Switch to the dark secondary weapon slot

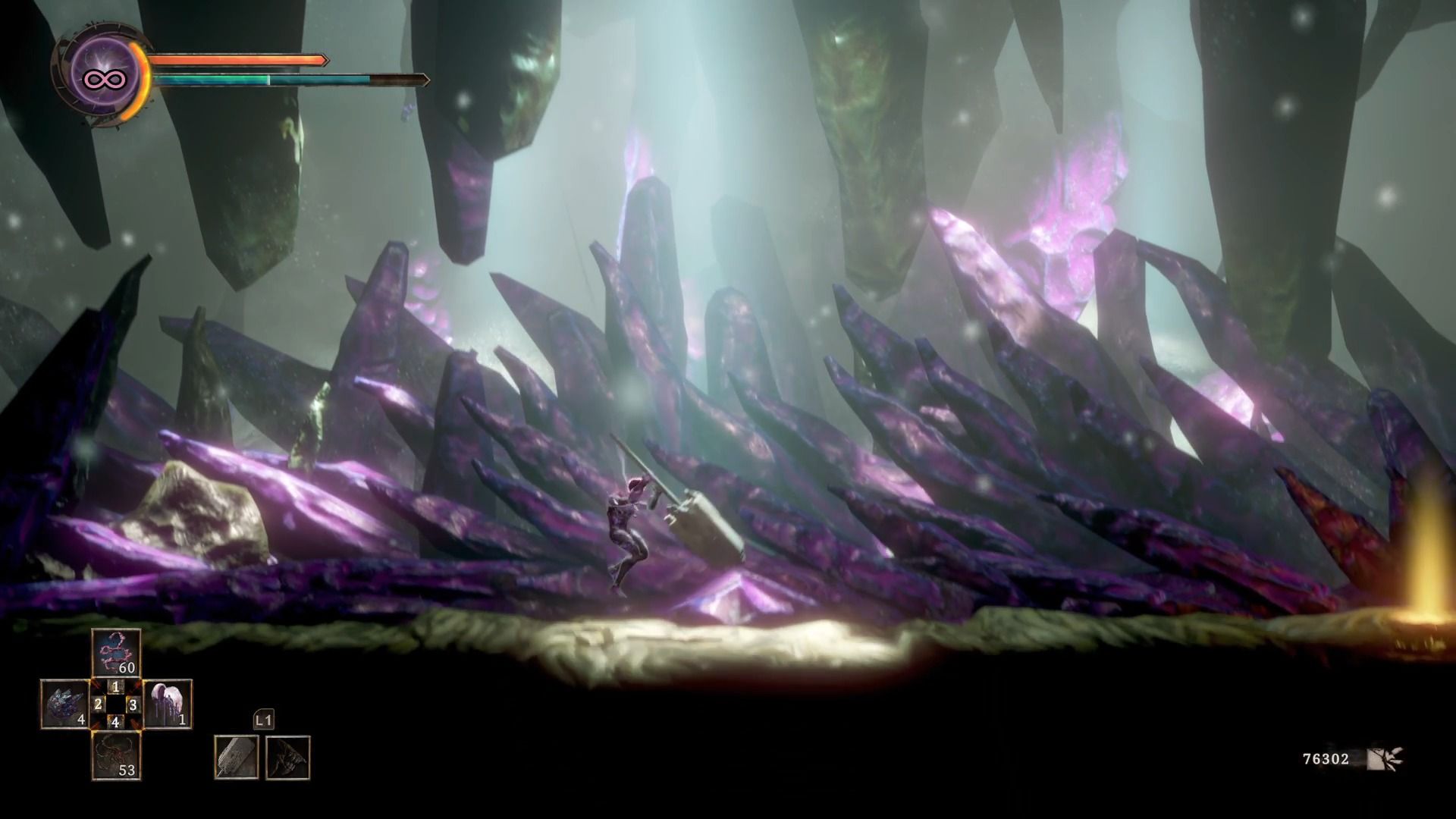[287, 757]
